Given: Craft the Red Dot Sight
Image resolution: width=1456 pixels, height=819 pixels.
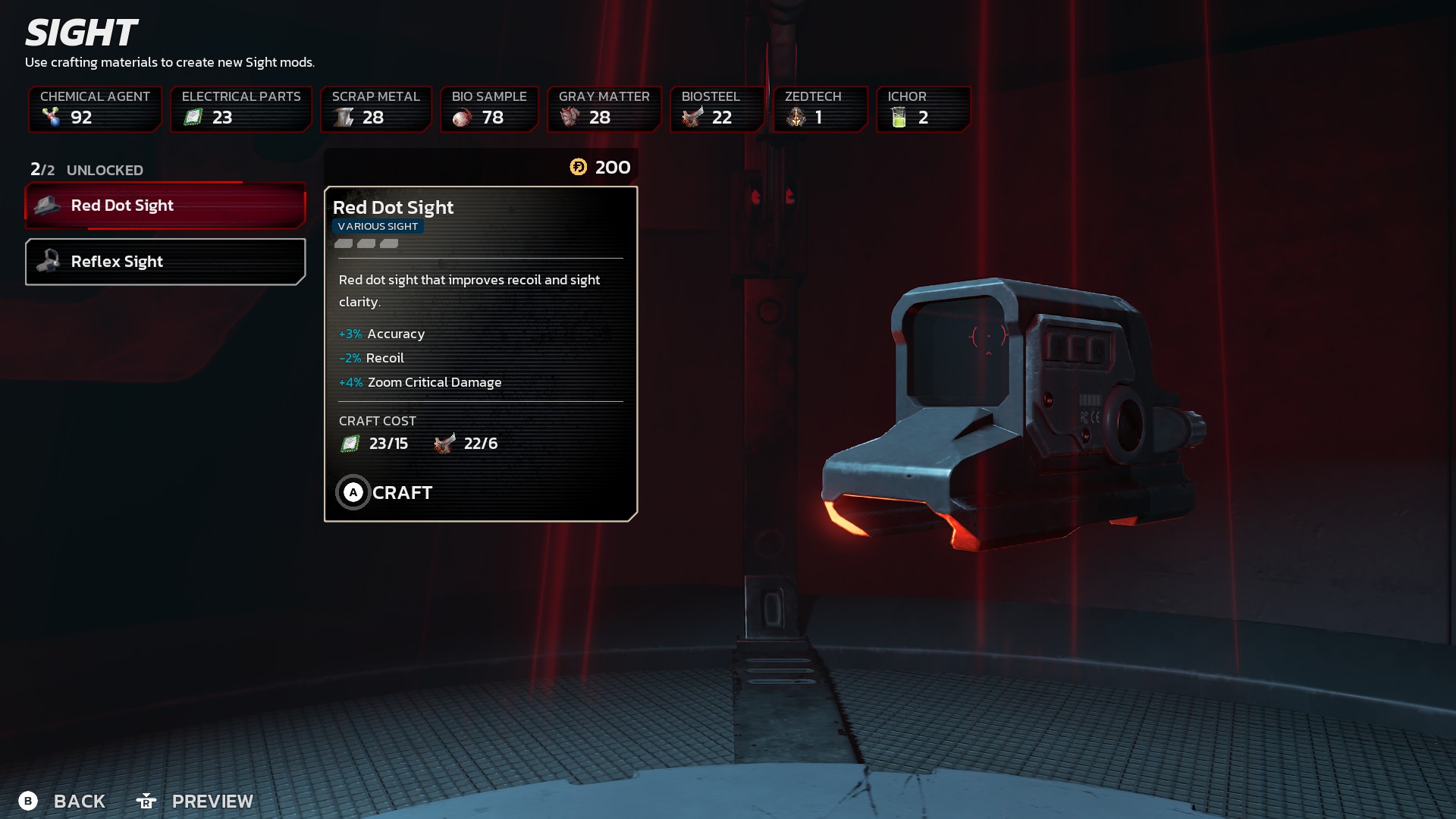Looking at the screenshot, I should tap(384, 493).
